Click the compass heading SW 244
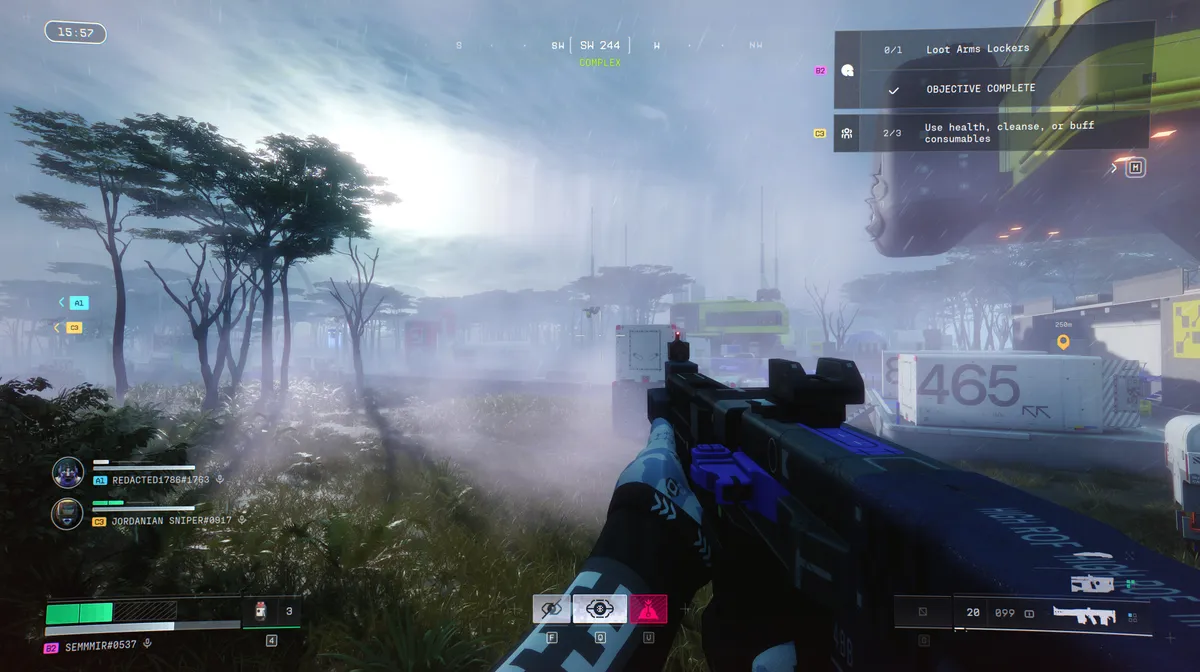 (x=600, y=45)
